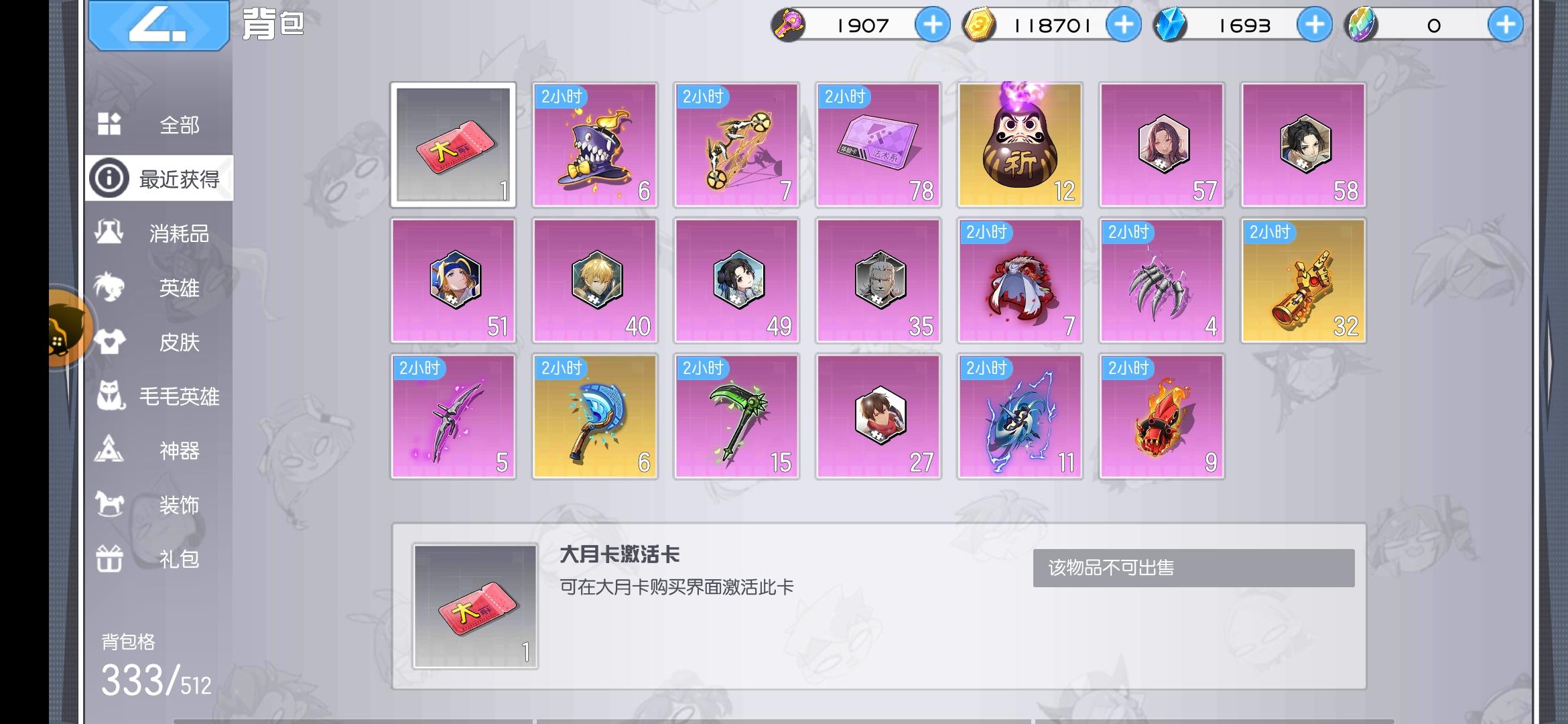Click the gold coin currency icon
The width and height of the screenshot is (1568, 724).
click(x=980, y=24)
